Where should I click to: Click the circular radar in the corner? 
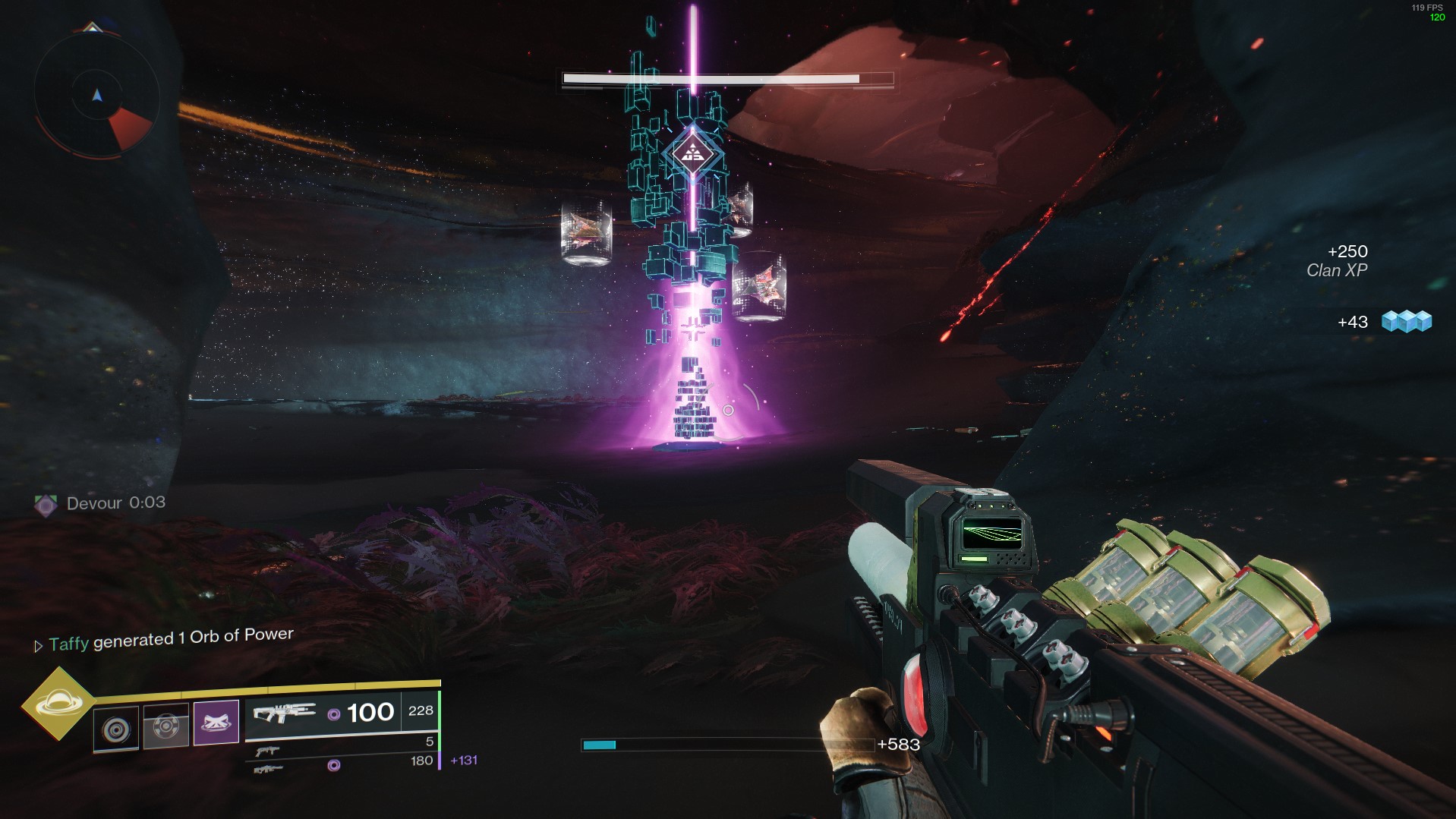97,96
